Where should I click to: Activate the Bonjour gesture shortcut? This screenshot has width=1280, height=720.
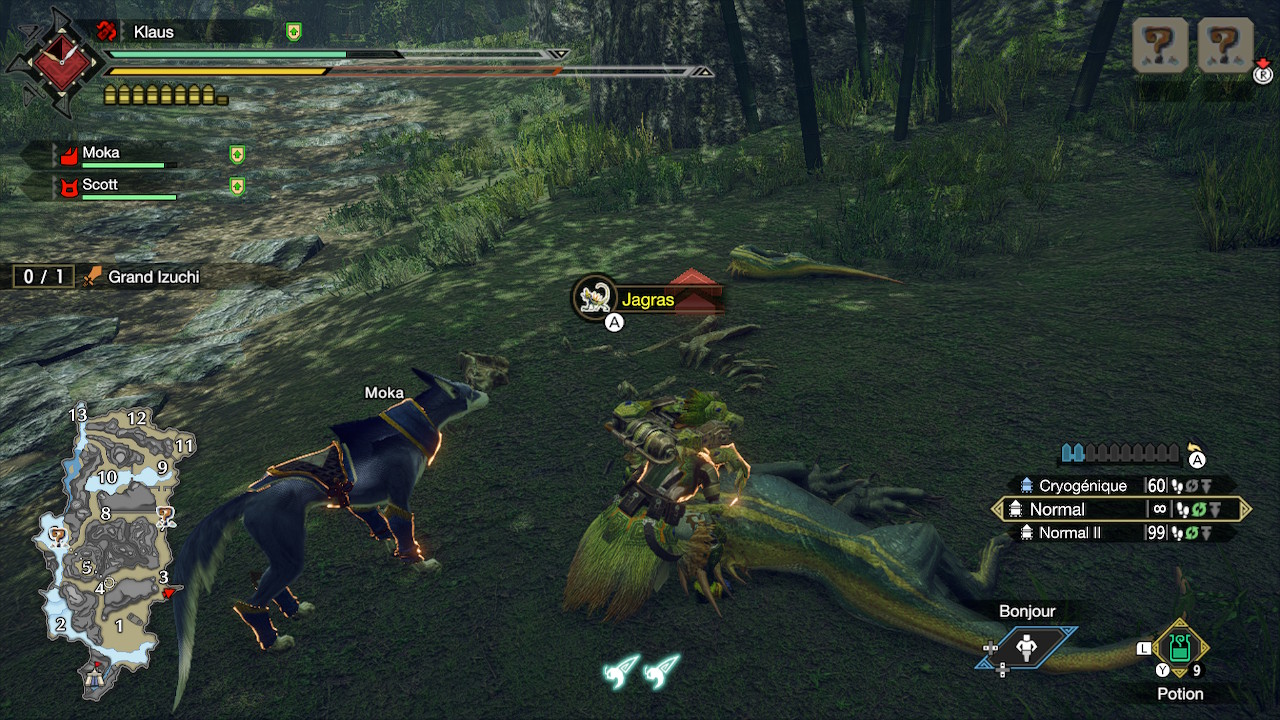coord(1027,647)
